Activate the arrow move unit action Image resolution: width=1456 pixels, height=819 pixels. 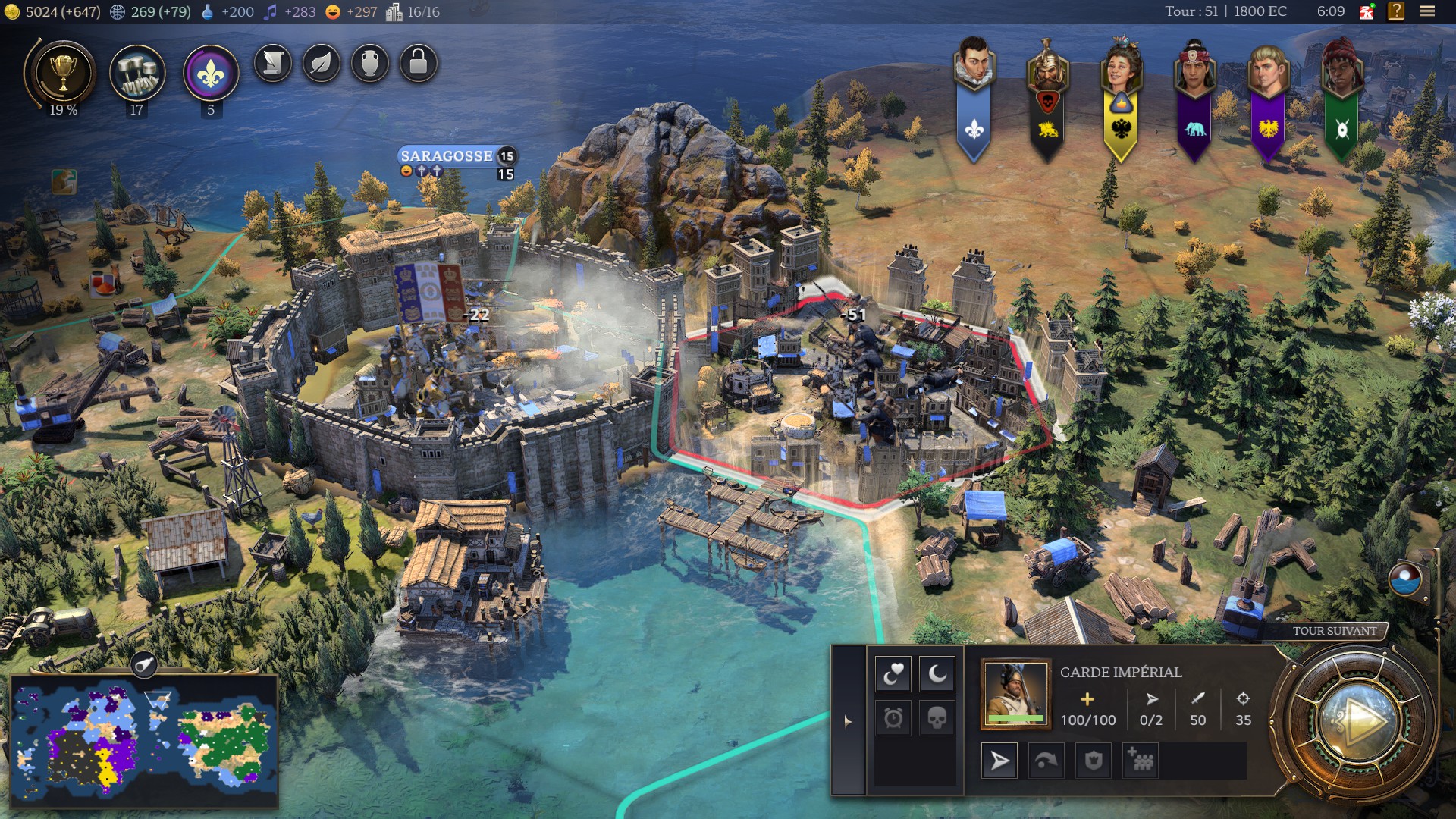[1000, 761]
